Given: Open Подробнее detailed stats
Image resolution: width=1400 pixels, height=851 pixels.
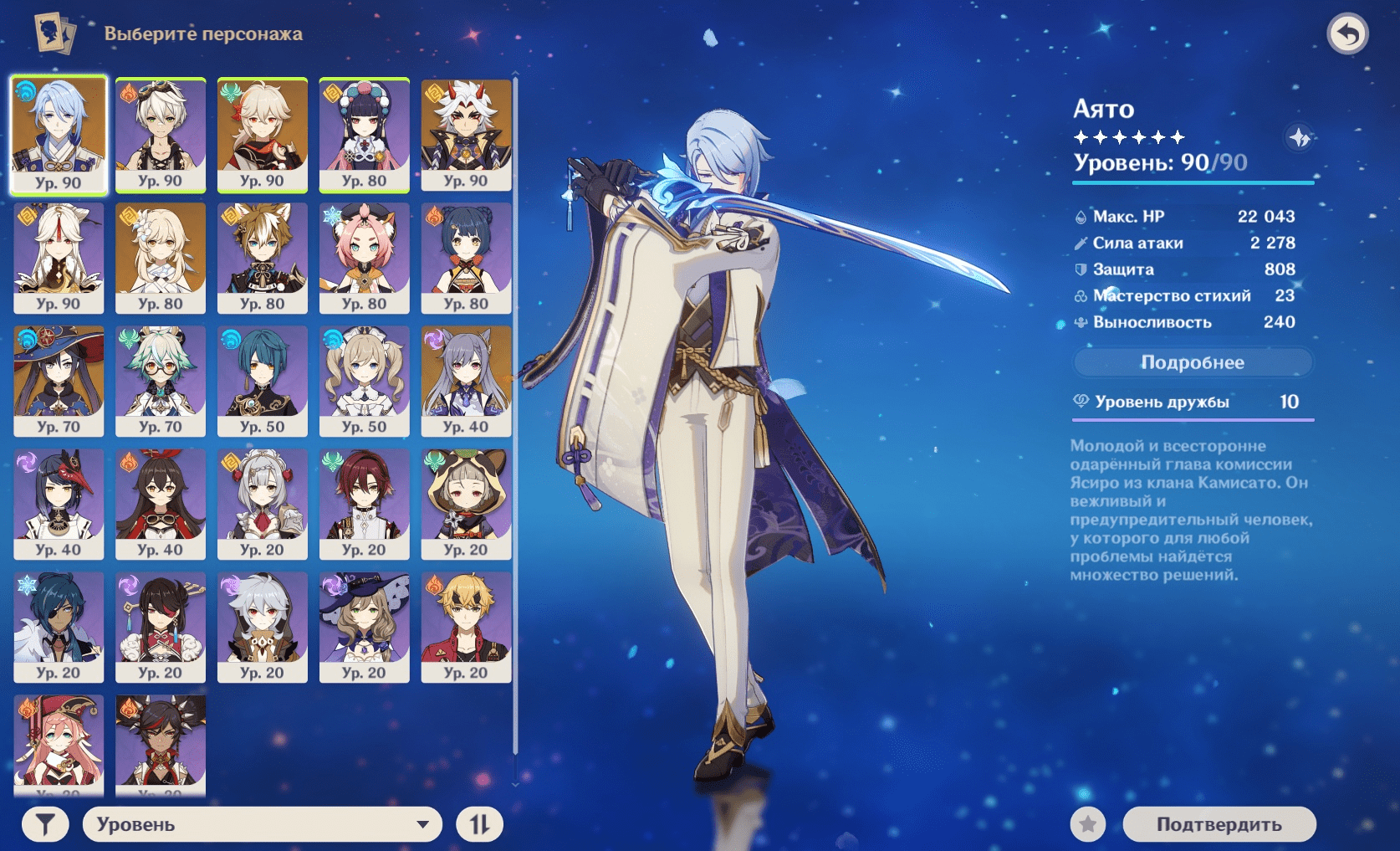Looking at the screenshot, I should 1193,362.
